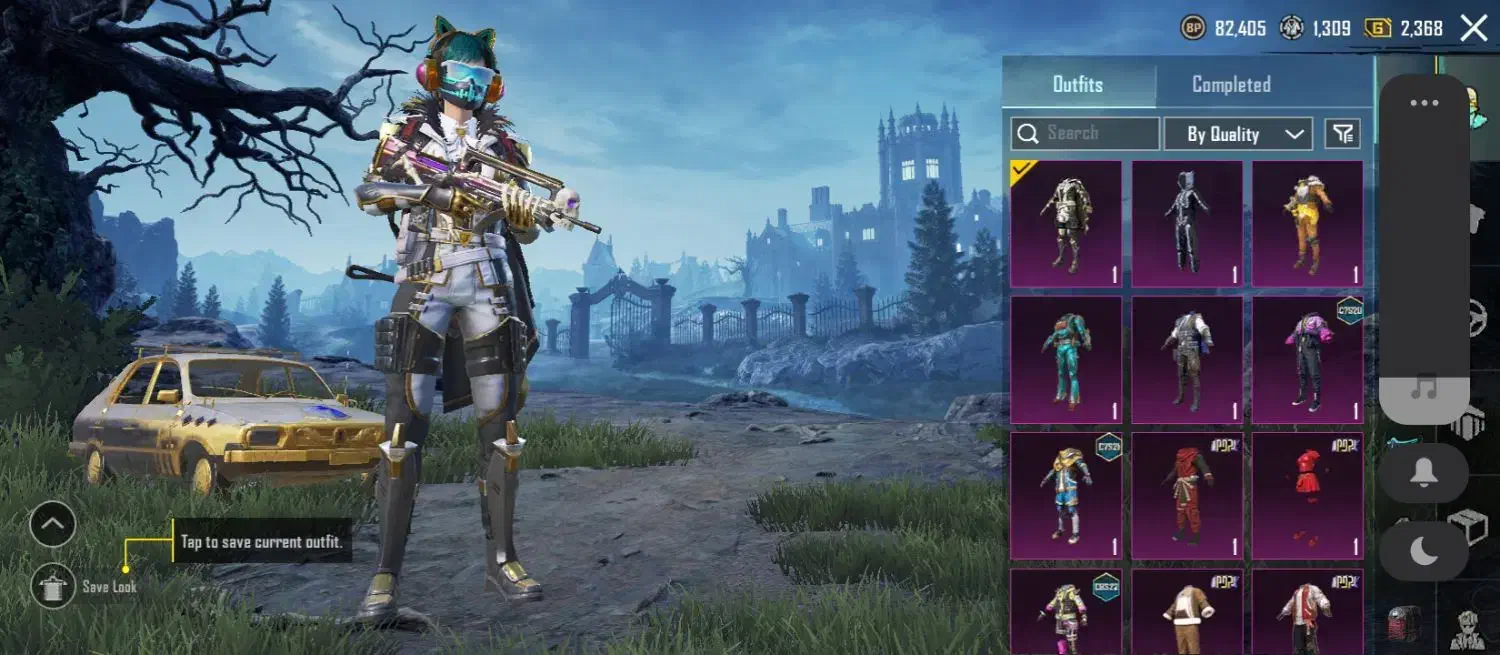Pick the short red dress outfit
Image resolution: width=1500 pixels, height=655 pixels.
[x=1308, y=495]
